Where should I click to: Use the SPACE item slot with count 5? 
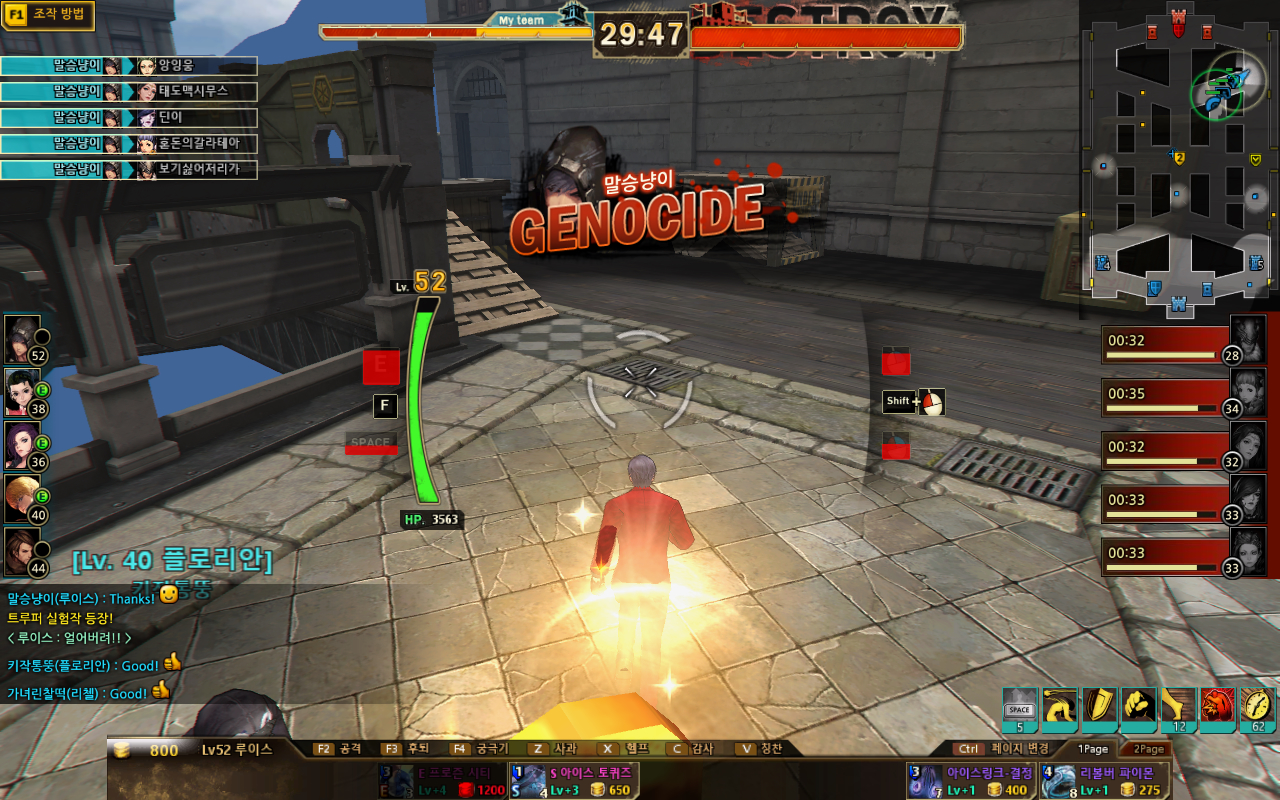click(x=1020, y=708)
